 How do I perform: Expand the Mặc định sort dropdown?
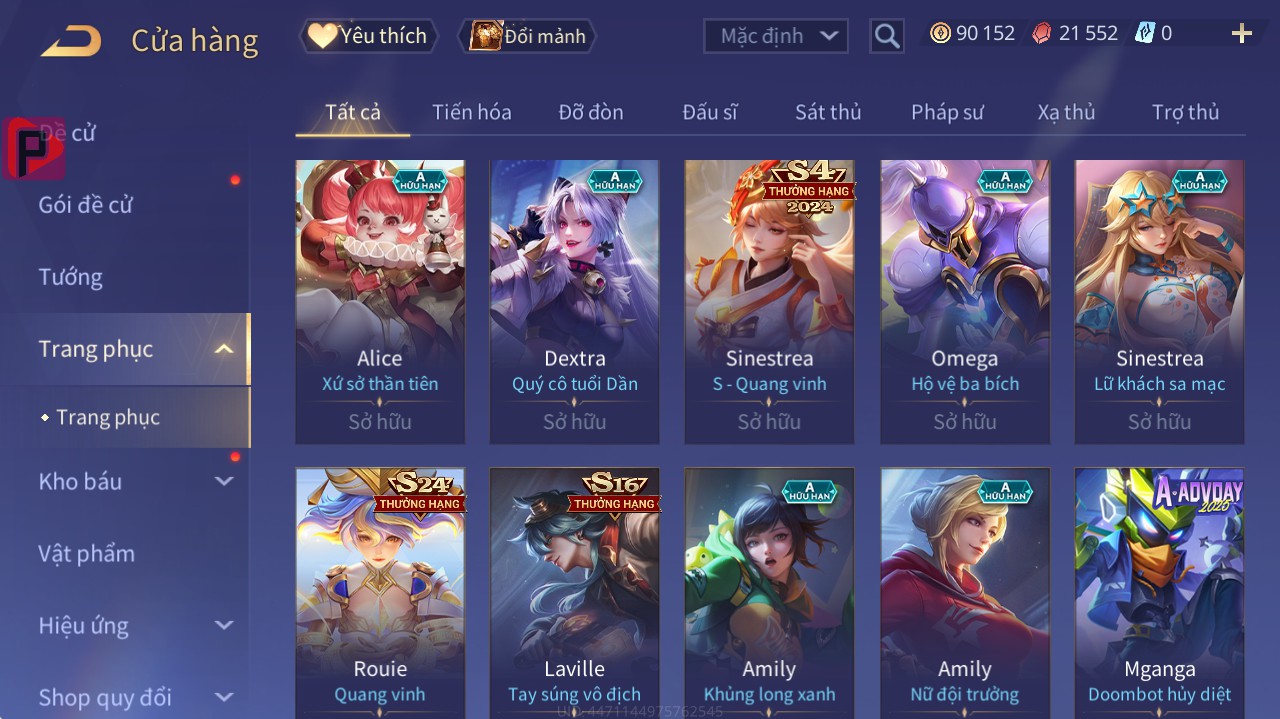pos(776,36)
